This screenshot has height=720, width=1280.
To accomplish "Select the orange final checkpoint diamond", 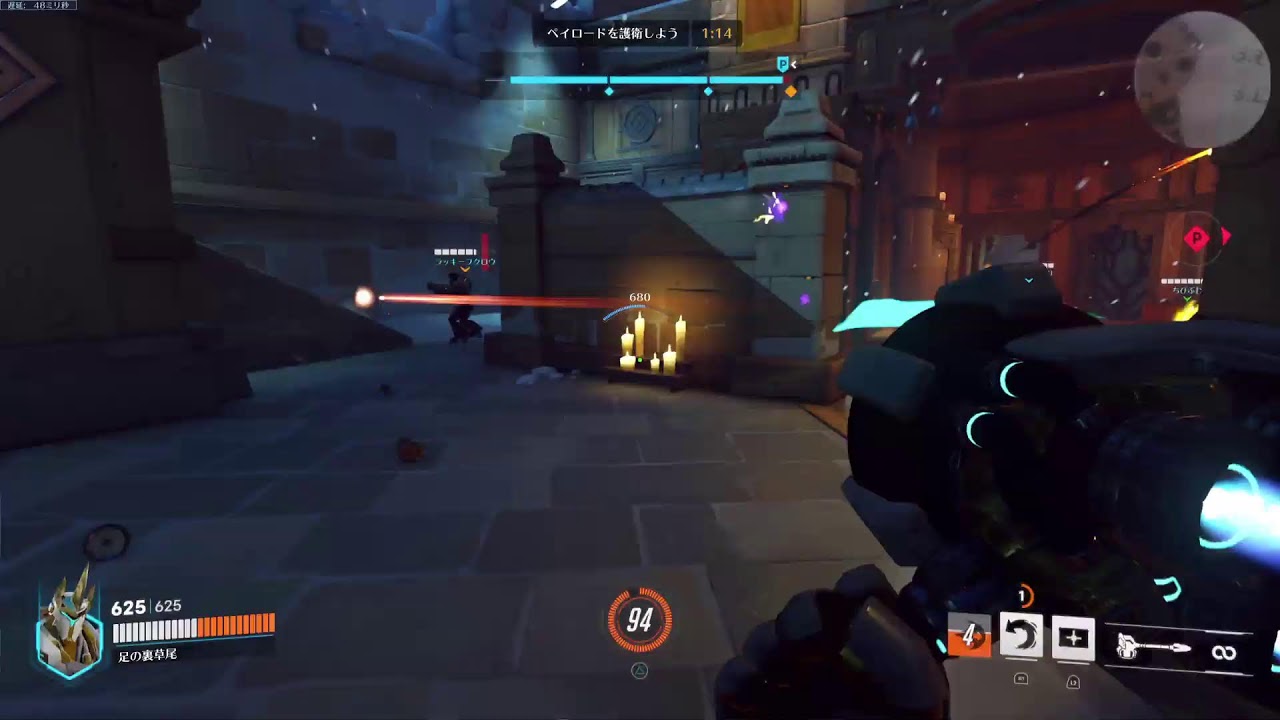I will 790,91.
